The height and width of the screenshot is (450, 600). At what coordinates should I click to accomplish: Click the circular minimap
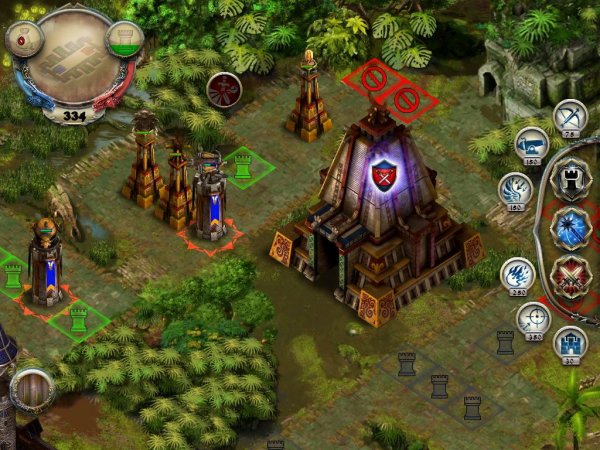(69, 53)
